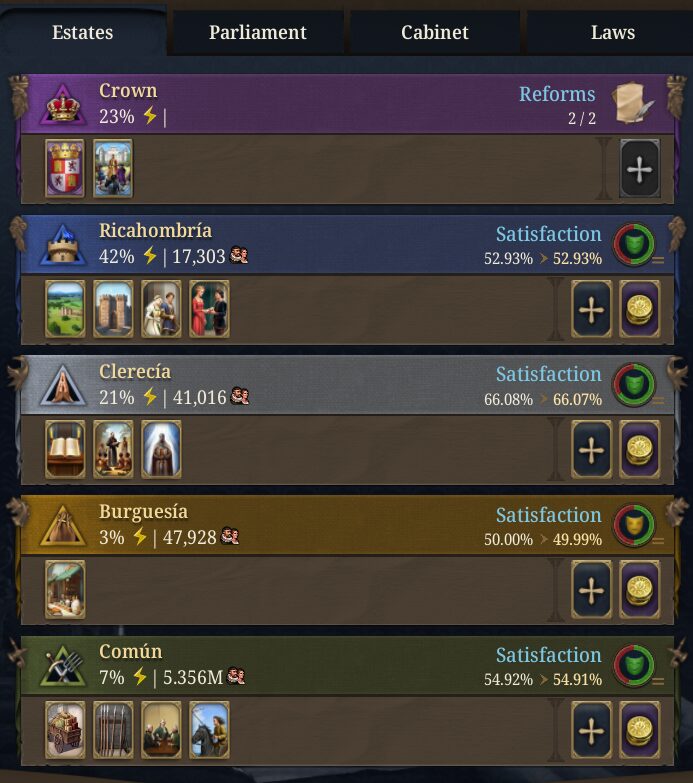Click the Común gold coins button
Image resolution: width=693 pixels, height=783 pixels.
click(x=639, y=730)
